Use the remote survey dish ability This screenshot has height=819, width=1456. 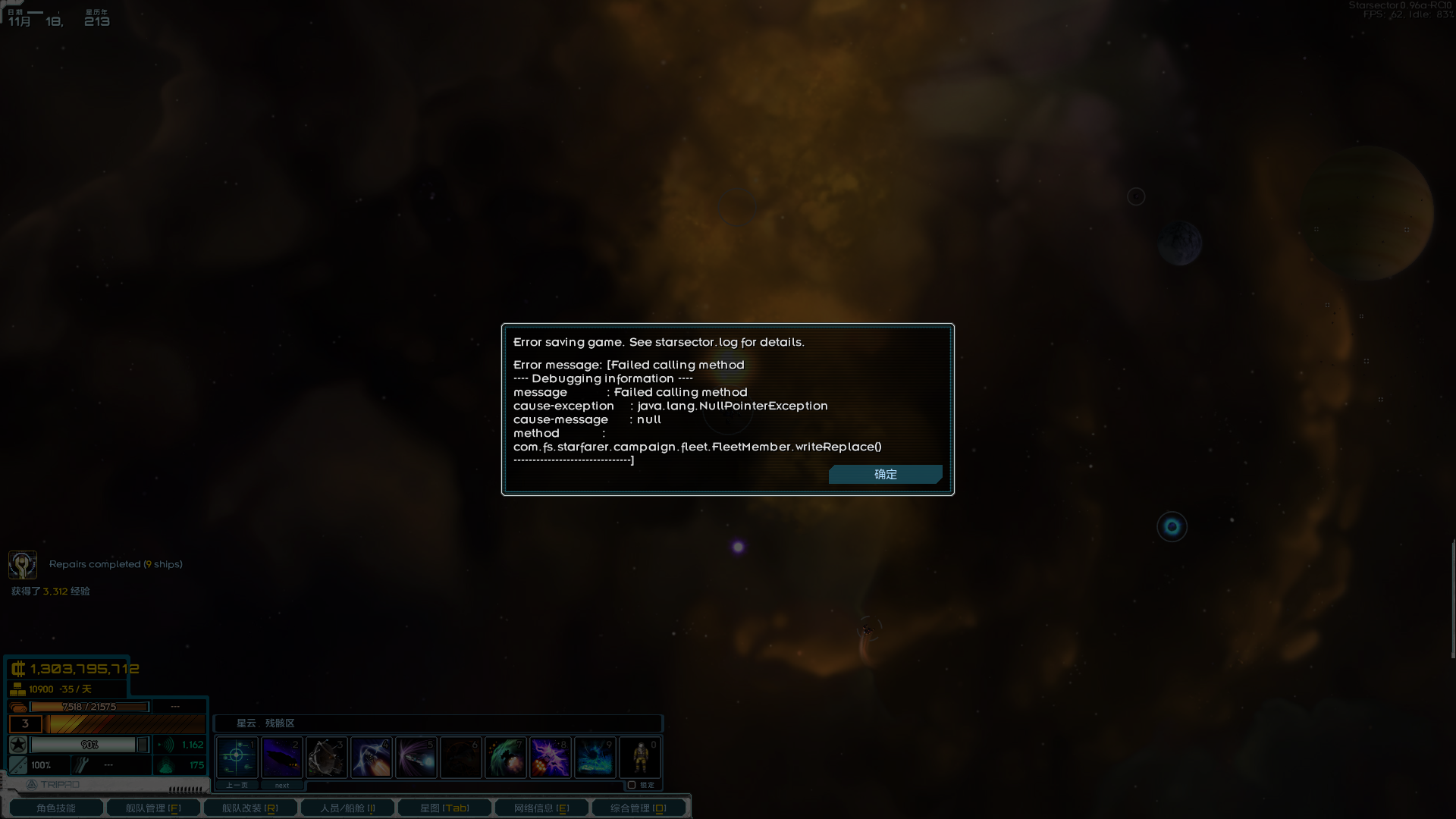coord(326,757)
